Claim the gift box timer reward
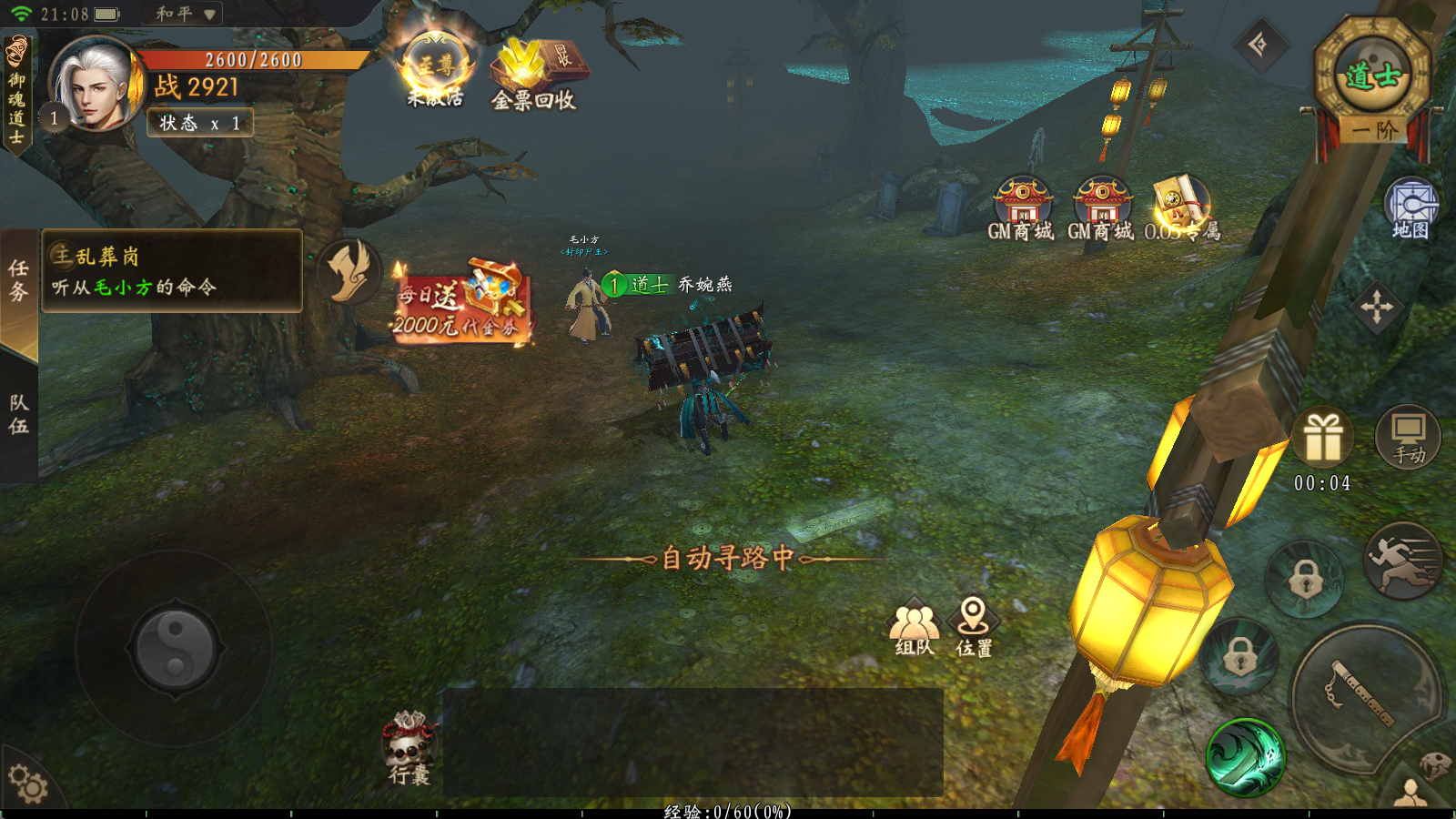 click(1323, 440)
